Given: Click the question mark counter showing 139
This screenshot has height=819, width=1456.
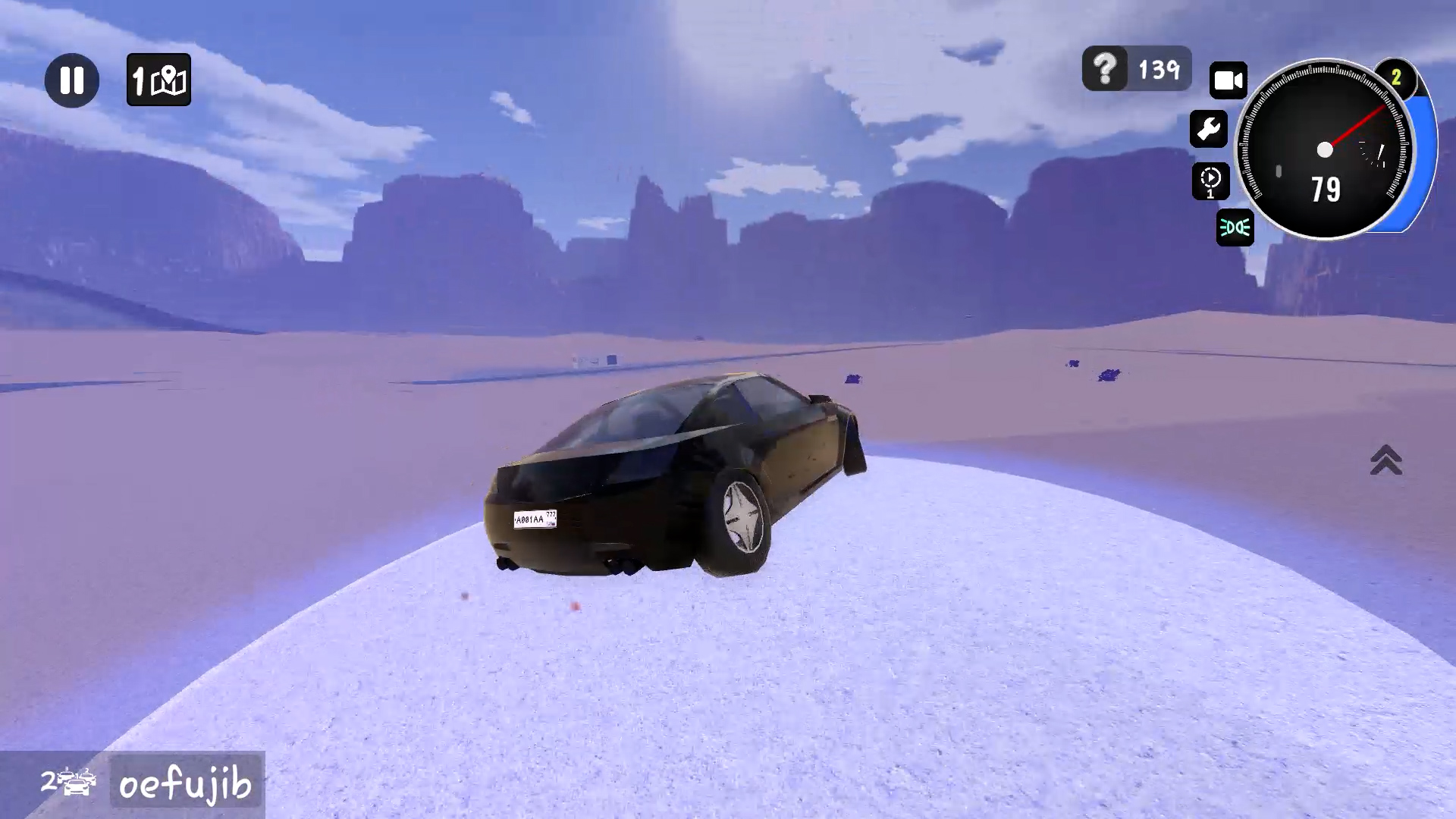Looking at the screenshot, I should (1135, 69).
